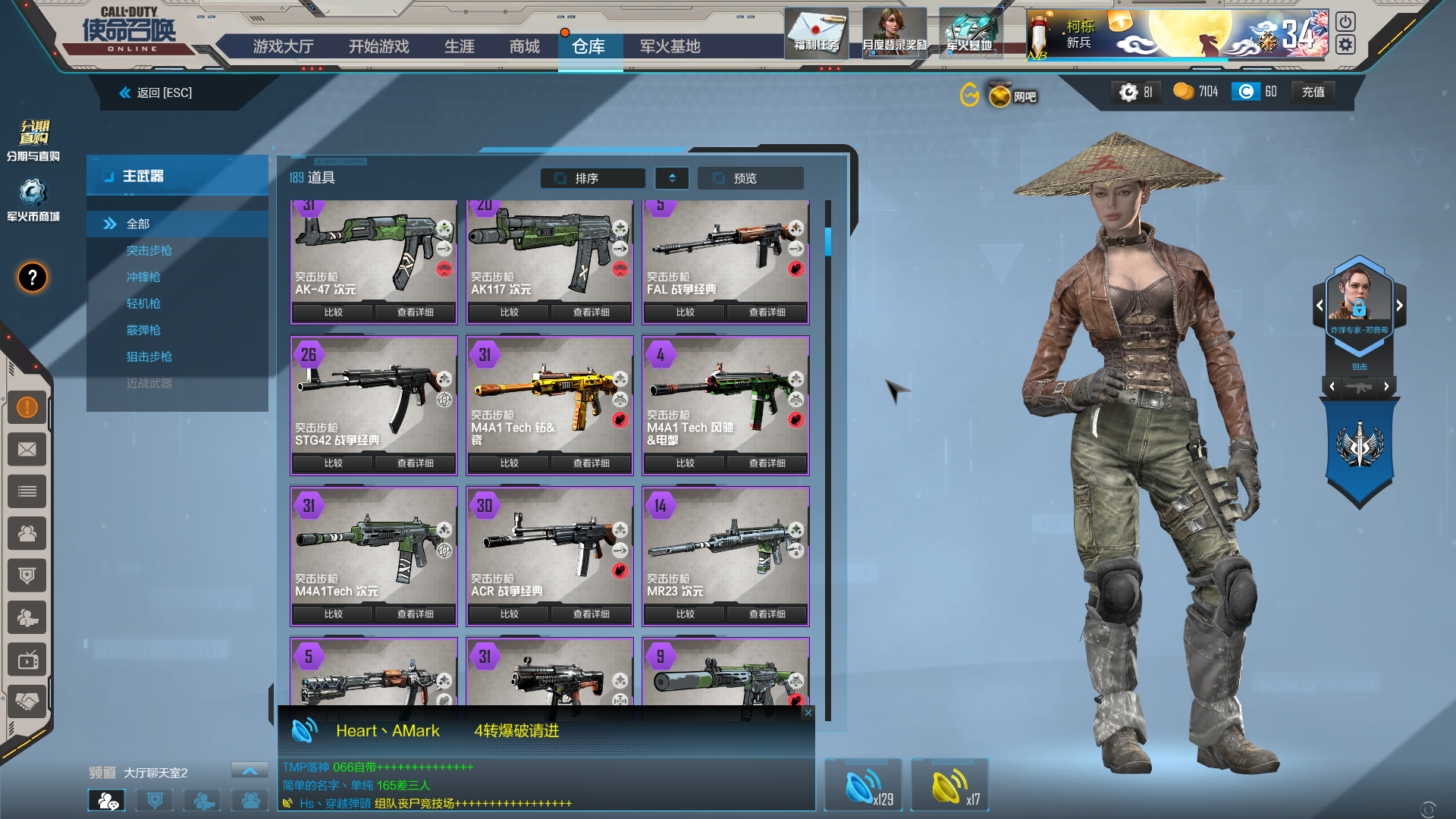Go to the 开始游戏 tab
This screenshot has height=819, width=1456.
pos(378,46)
